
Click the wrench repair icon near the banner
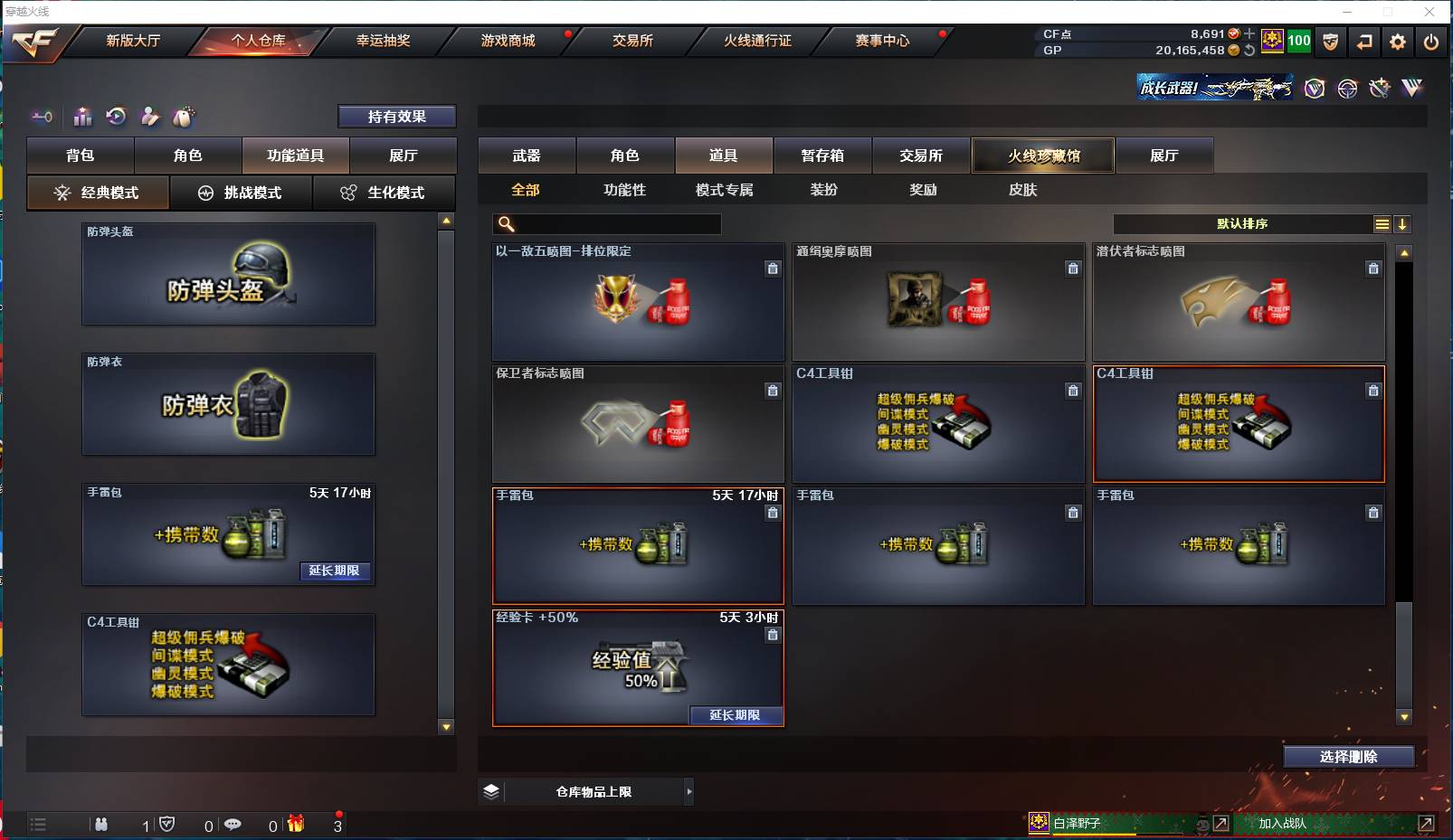pyautogui.click(x=1379, y=88)
